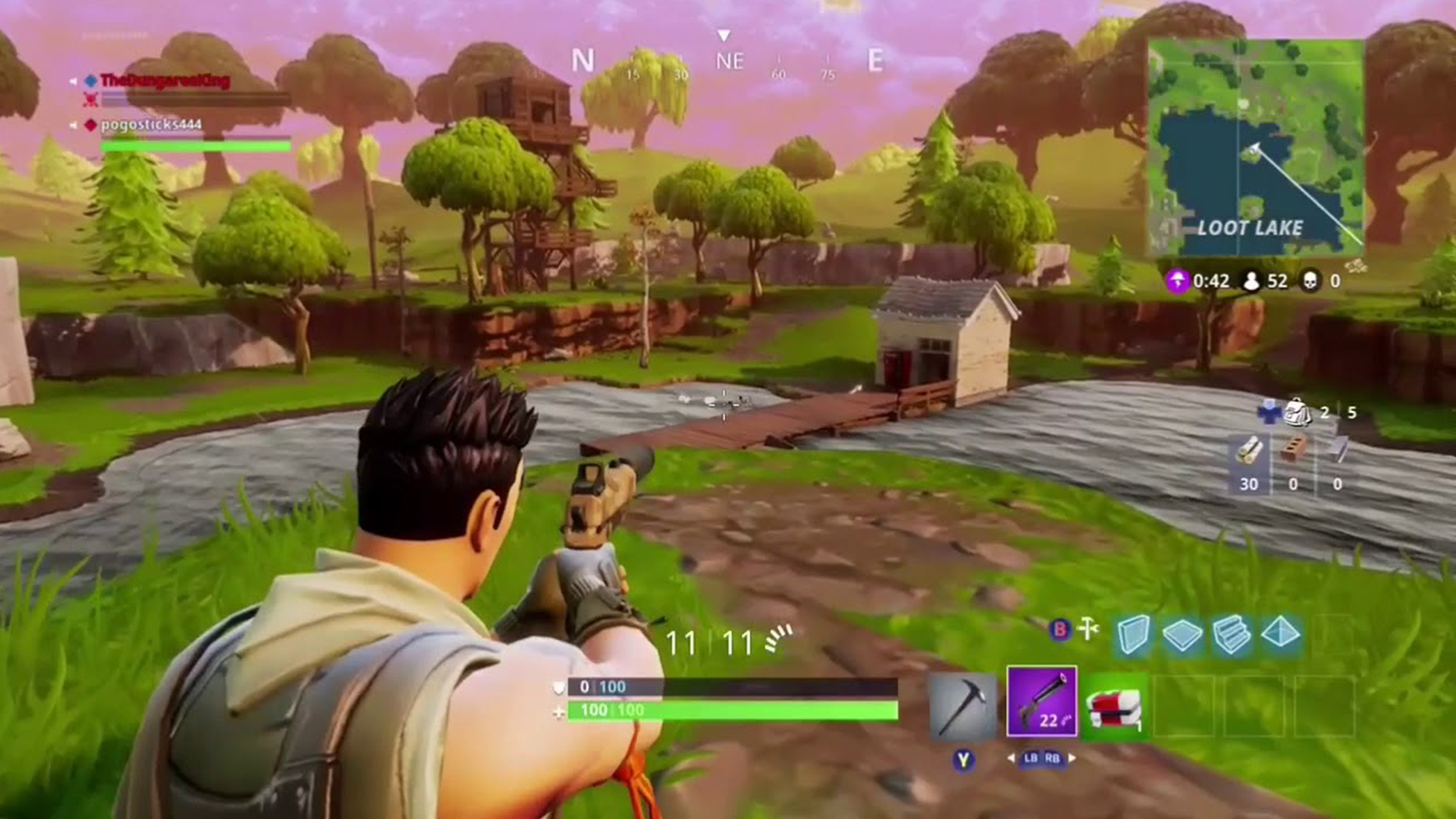Click the wood resource icon
The height and width of the screenshot is (819, 1456).
pyautogui.click(x=1248, y=449)
